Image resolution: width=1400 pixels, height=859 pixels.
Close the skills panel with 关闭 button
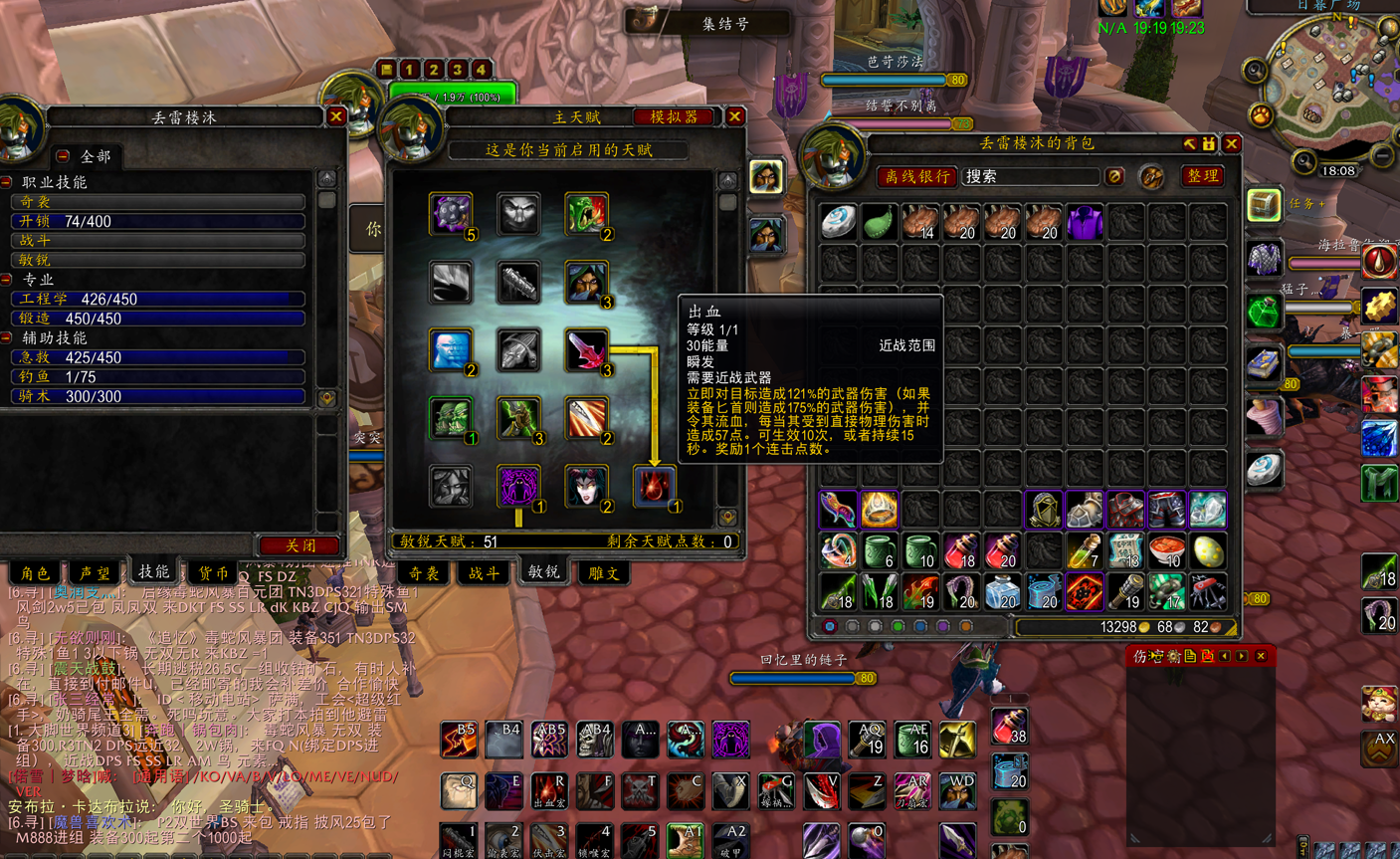point(300,545)
